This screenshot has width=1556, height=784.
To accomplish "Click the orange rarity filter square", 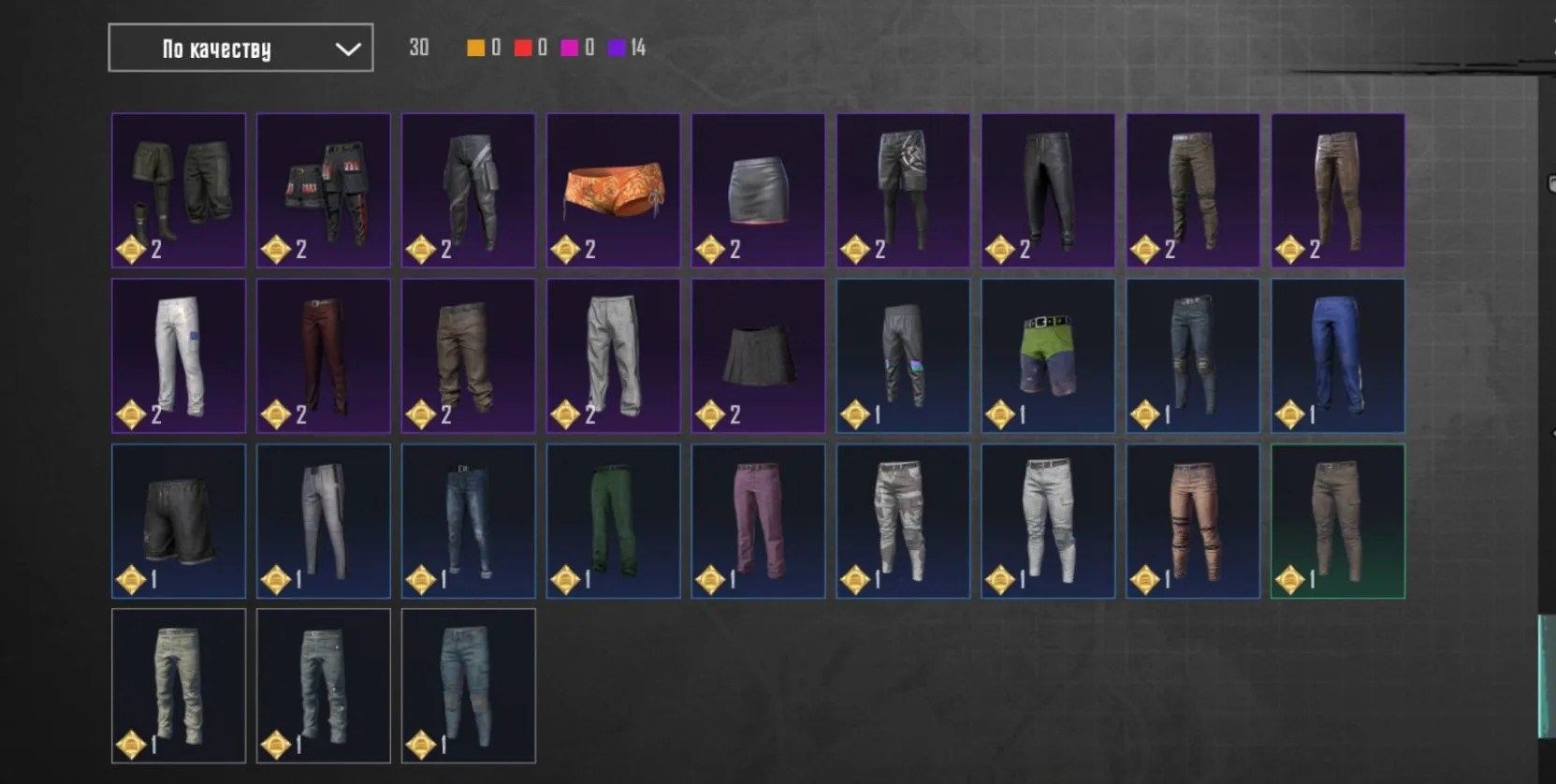I will tap(475, 47).
